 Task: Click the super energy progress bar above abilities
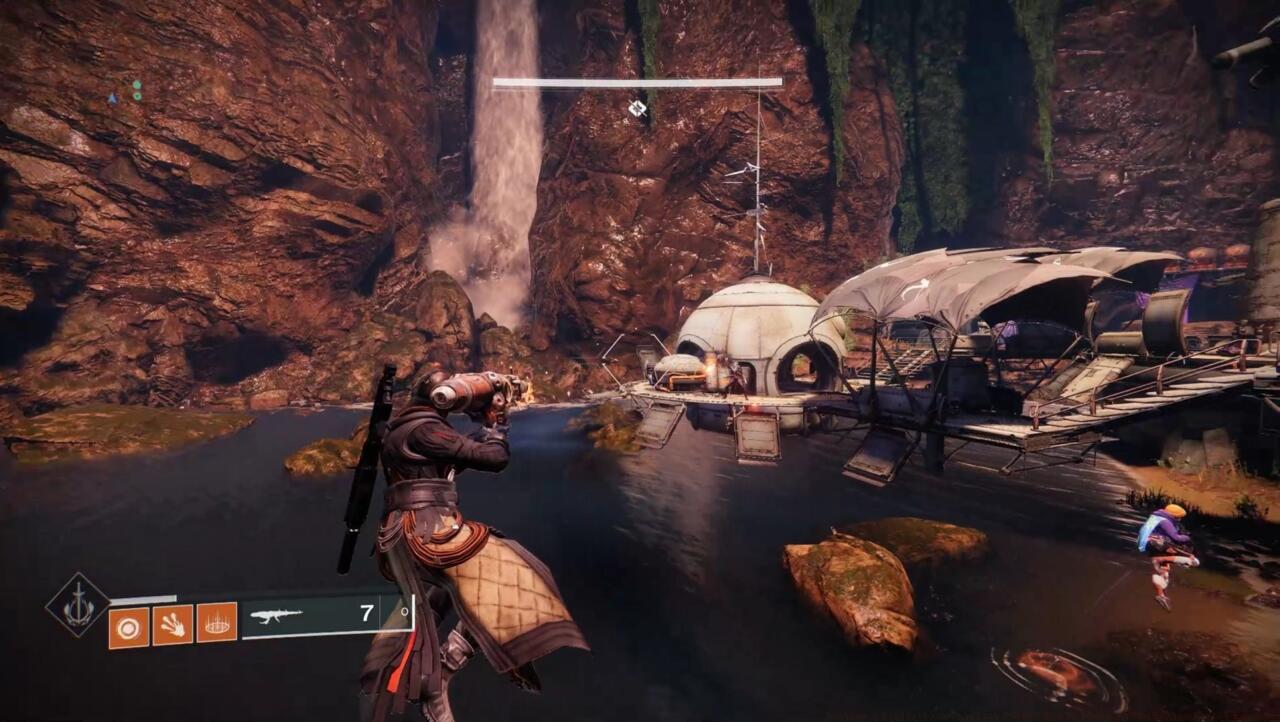click(x=143, y=598)
